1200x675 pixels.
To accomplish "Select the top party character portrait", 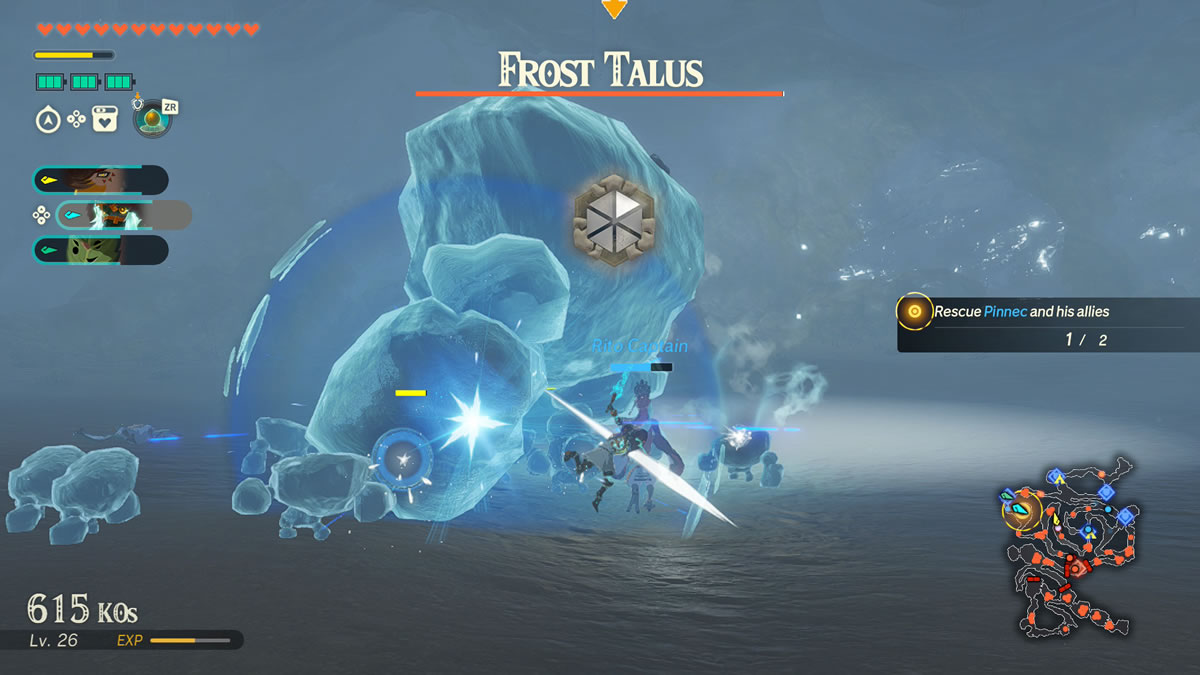I will [x=98, y=180].
